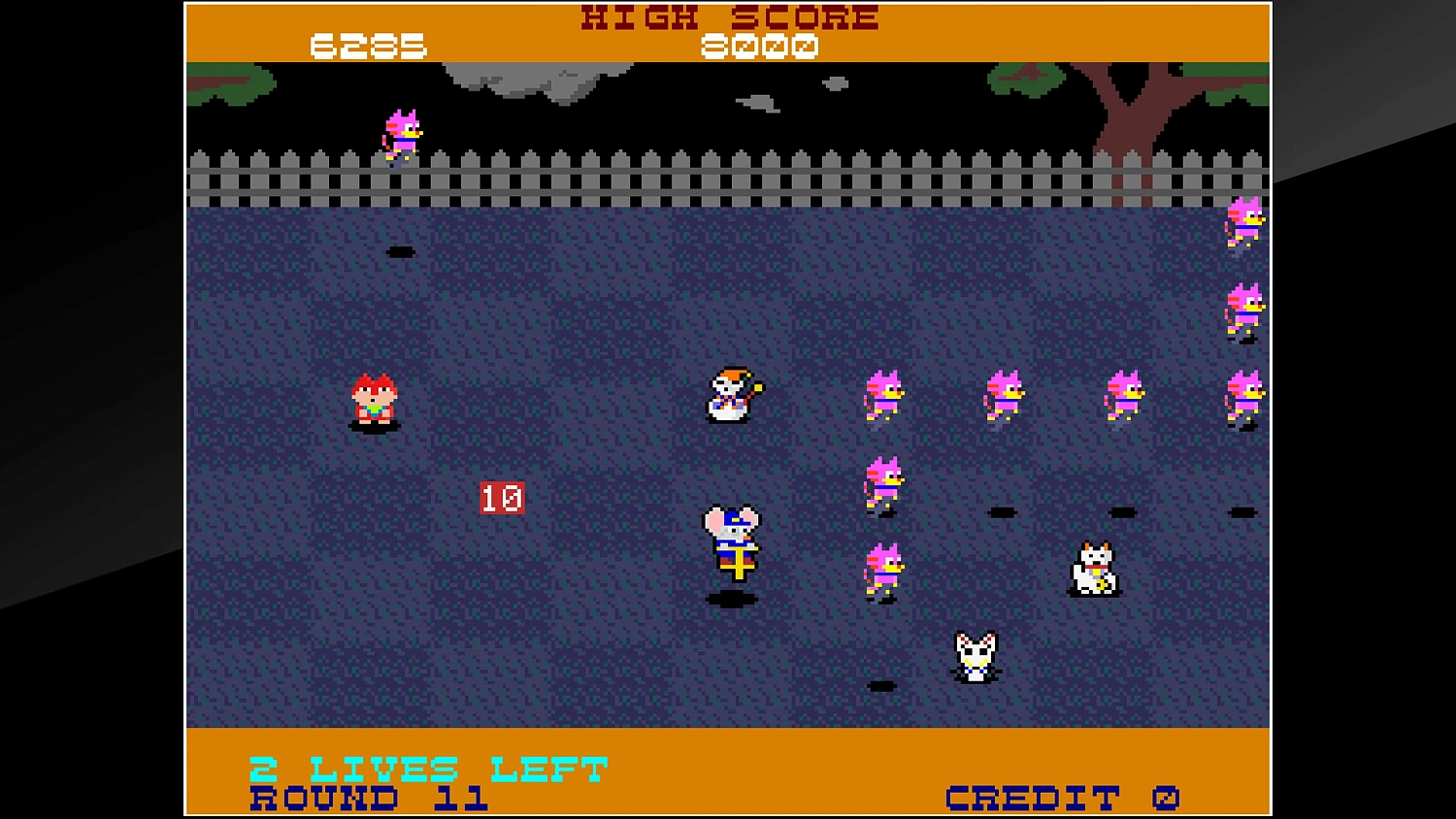Select the current score 6285
Viewport: 1456px width, 819px height.
(x=369, y=45)
